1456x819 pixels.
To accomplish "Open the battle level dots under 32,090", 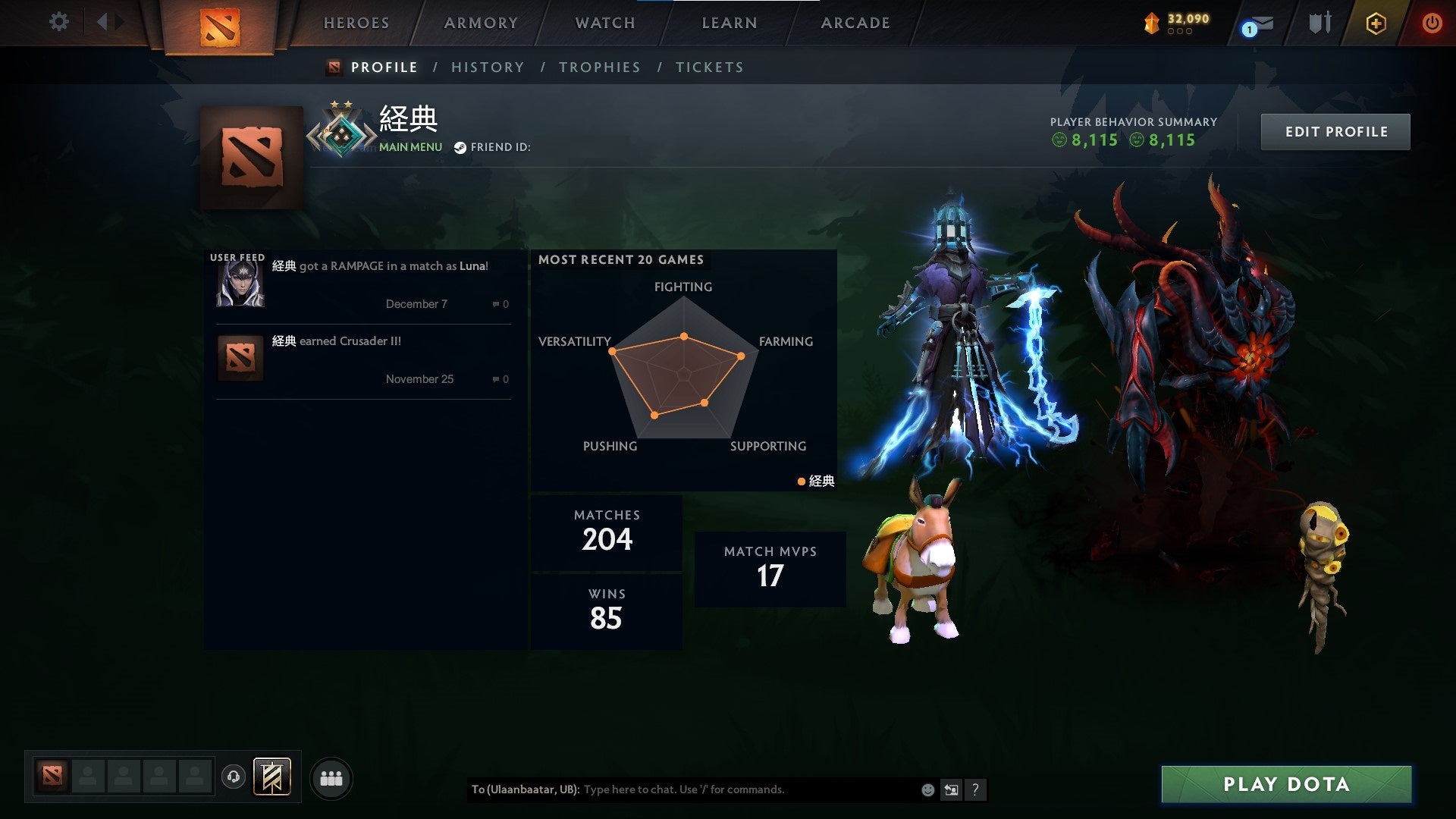I will coord(1180,32).
